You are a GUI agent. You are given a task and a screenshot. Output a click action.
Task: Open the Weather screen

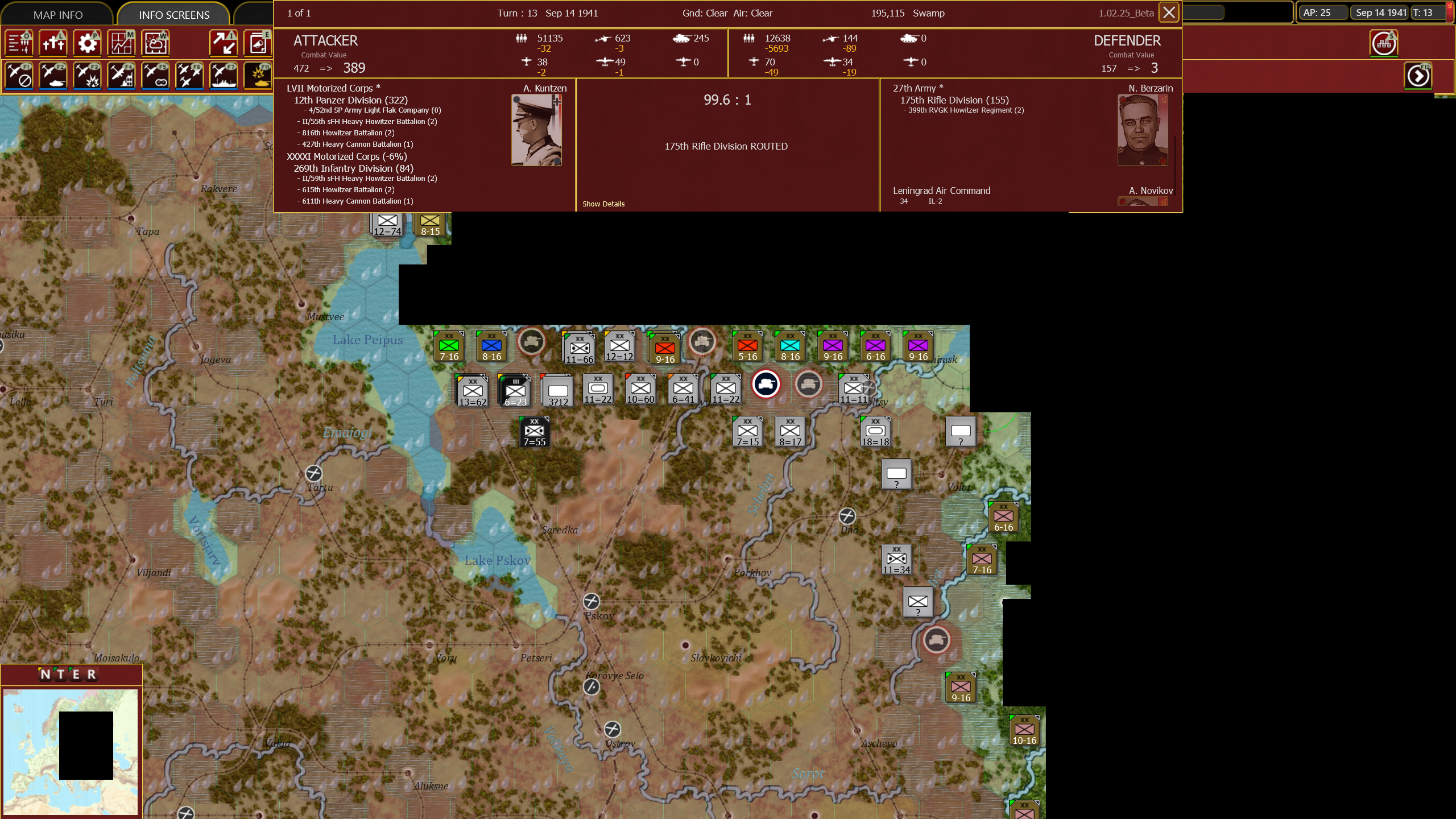click(x=155, y=43)
